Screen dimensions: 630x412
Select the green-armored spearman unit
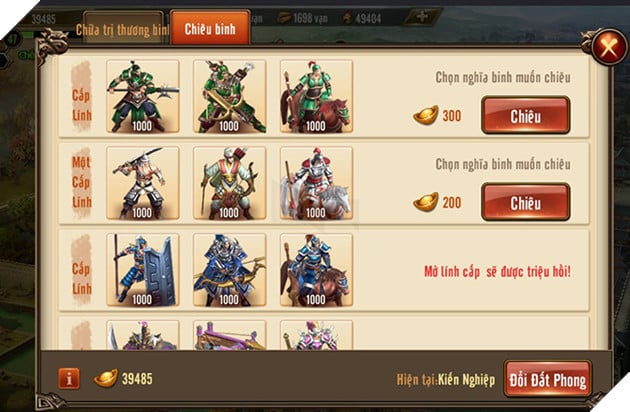coord(142,97)
